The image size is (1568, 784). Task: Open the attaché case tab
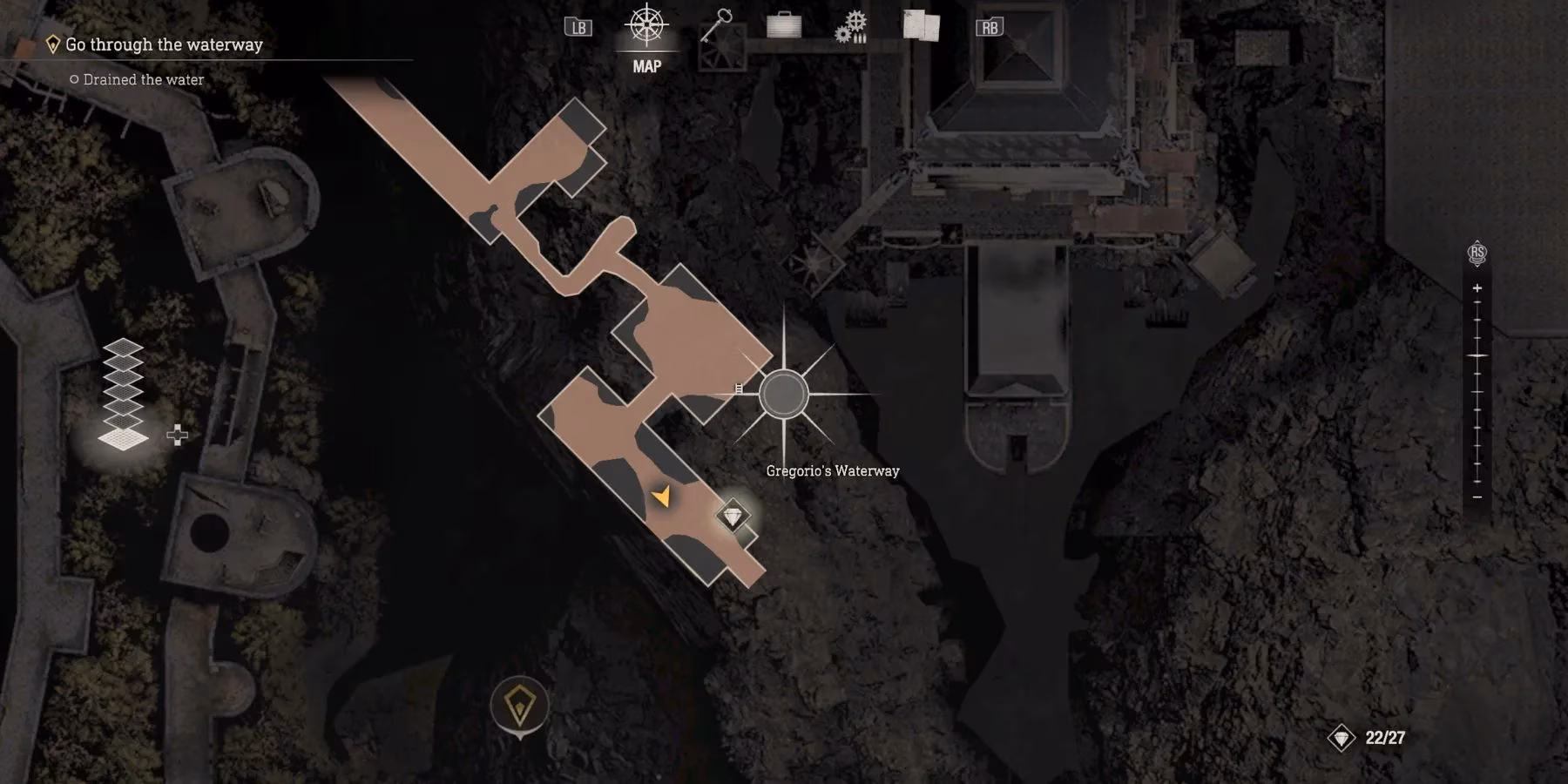pyautogui.click(x=783, y=25)
